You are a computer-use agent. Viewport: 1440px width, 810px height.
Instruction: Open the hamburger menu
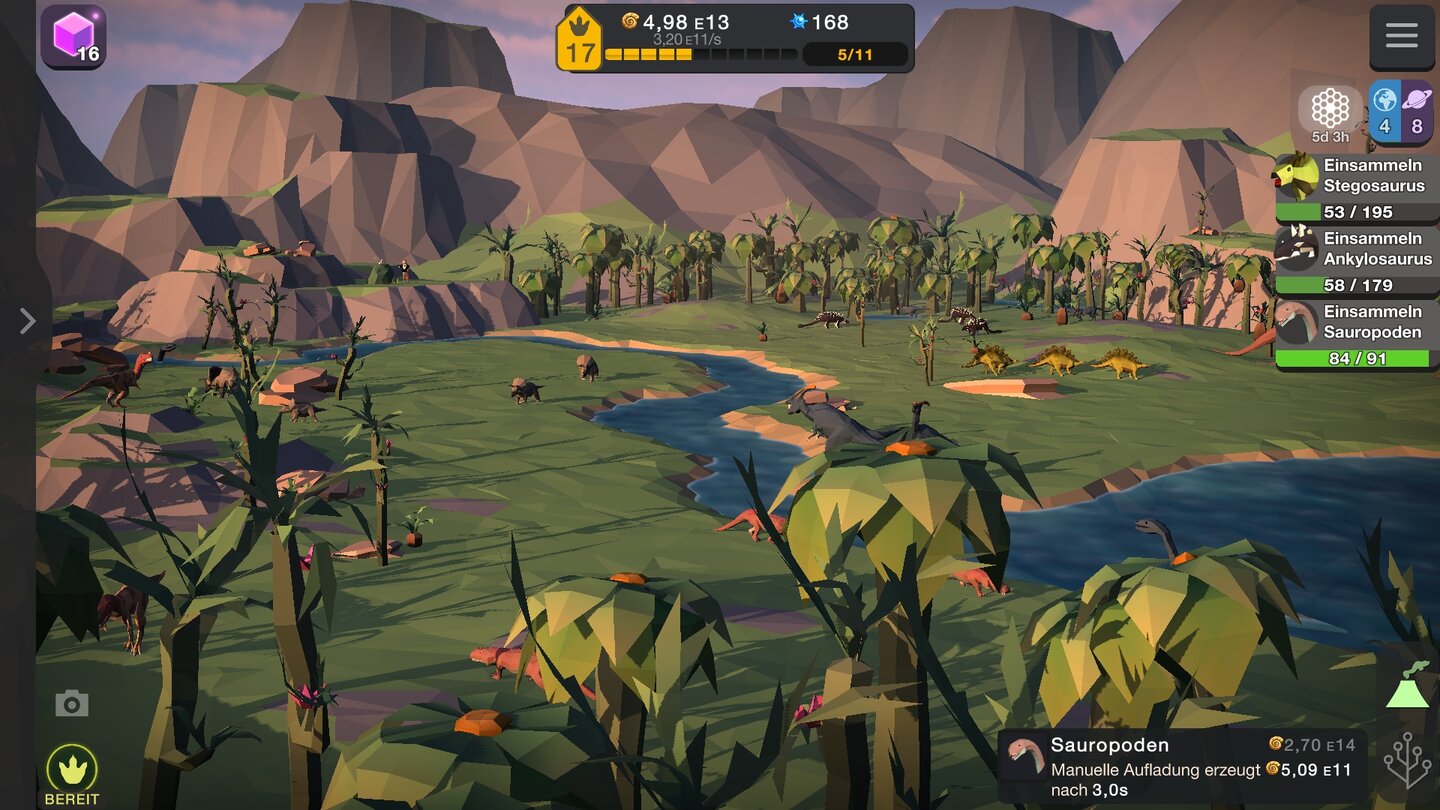click(1401, 37)
